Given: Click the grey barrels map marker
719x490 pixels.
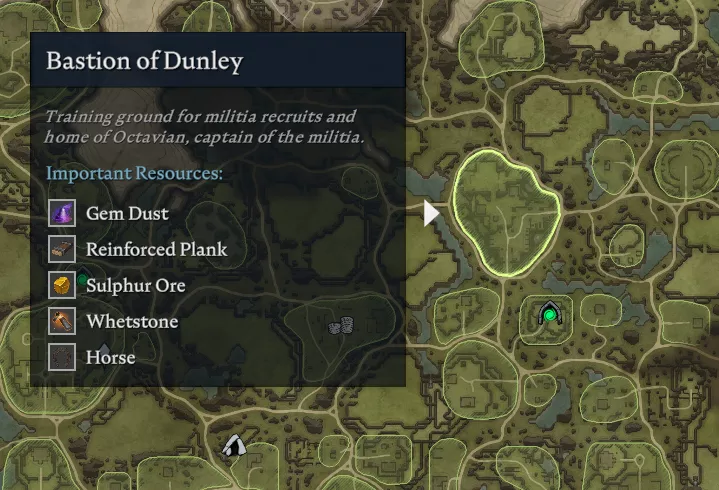Looking at the screenshot, I should (342, 325).
